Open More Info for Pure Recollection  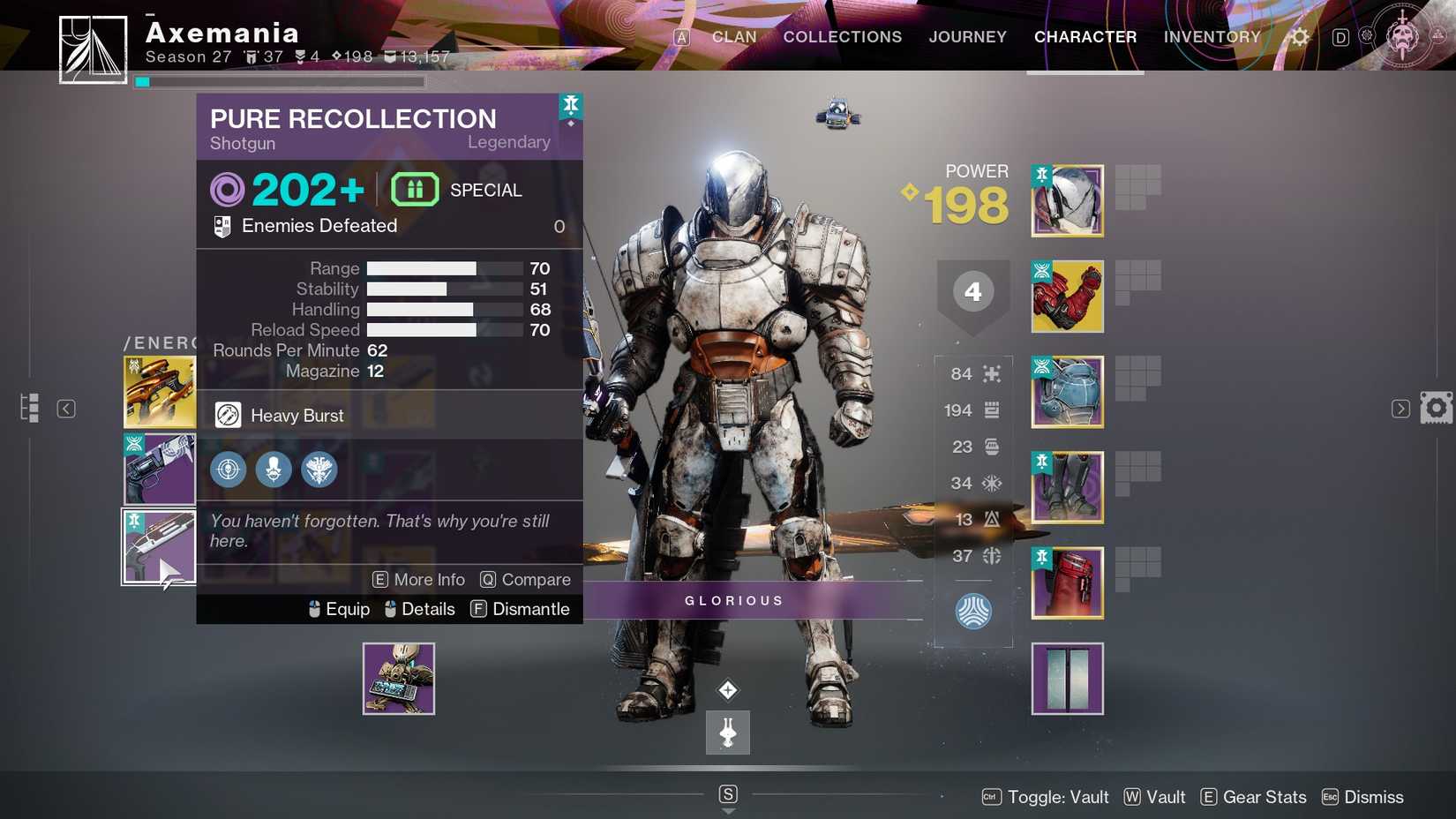click(x=418, y=580)
